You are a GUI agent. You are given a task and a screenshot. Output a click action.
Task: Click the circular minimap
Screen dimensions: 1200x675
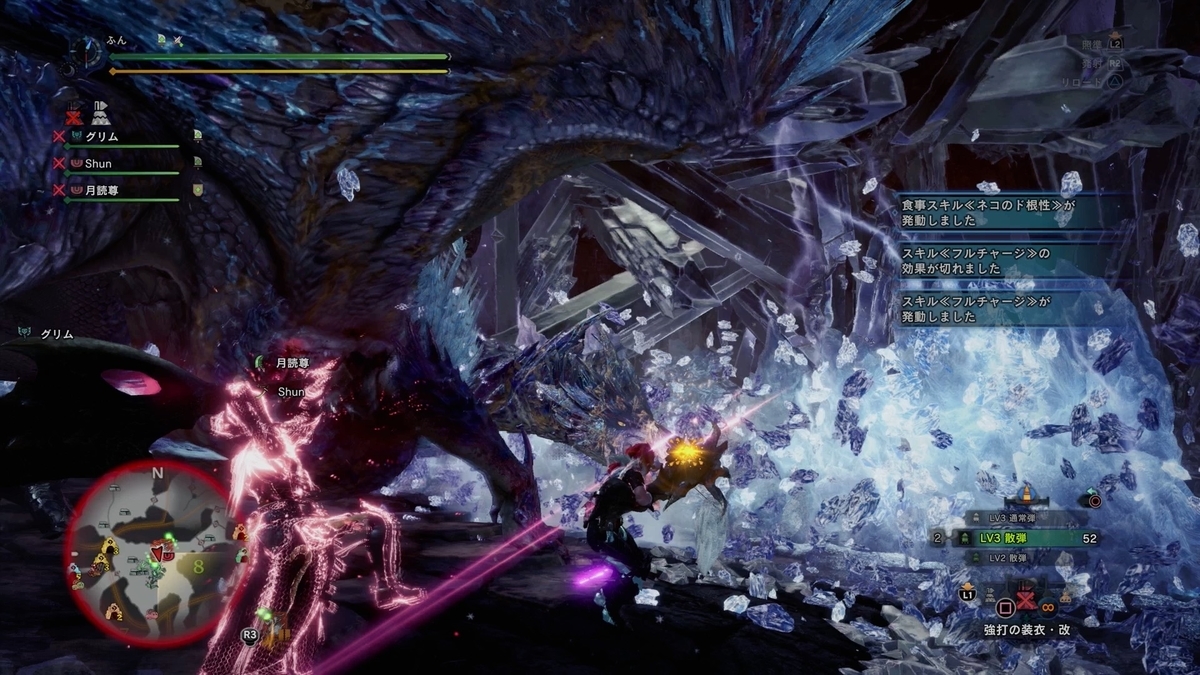[x=153, y=551]
